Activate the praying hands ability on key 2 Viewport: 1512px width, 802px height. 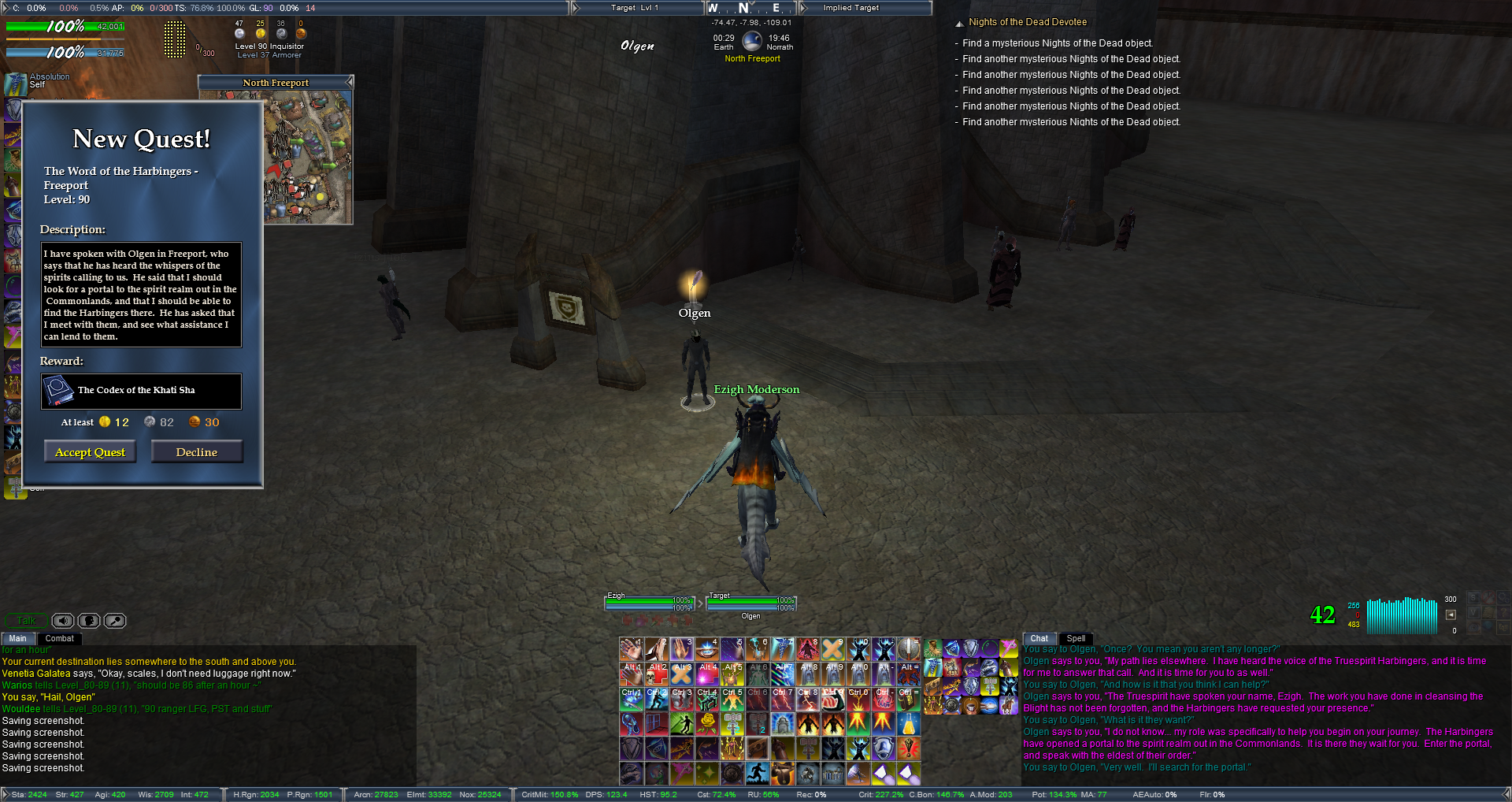click(x=657, y=649)
